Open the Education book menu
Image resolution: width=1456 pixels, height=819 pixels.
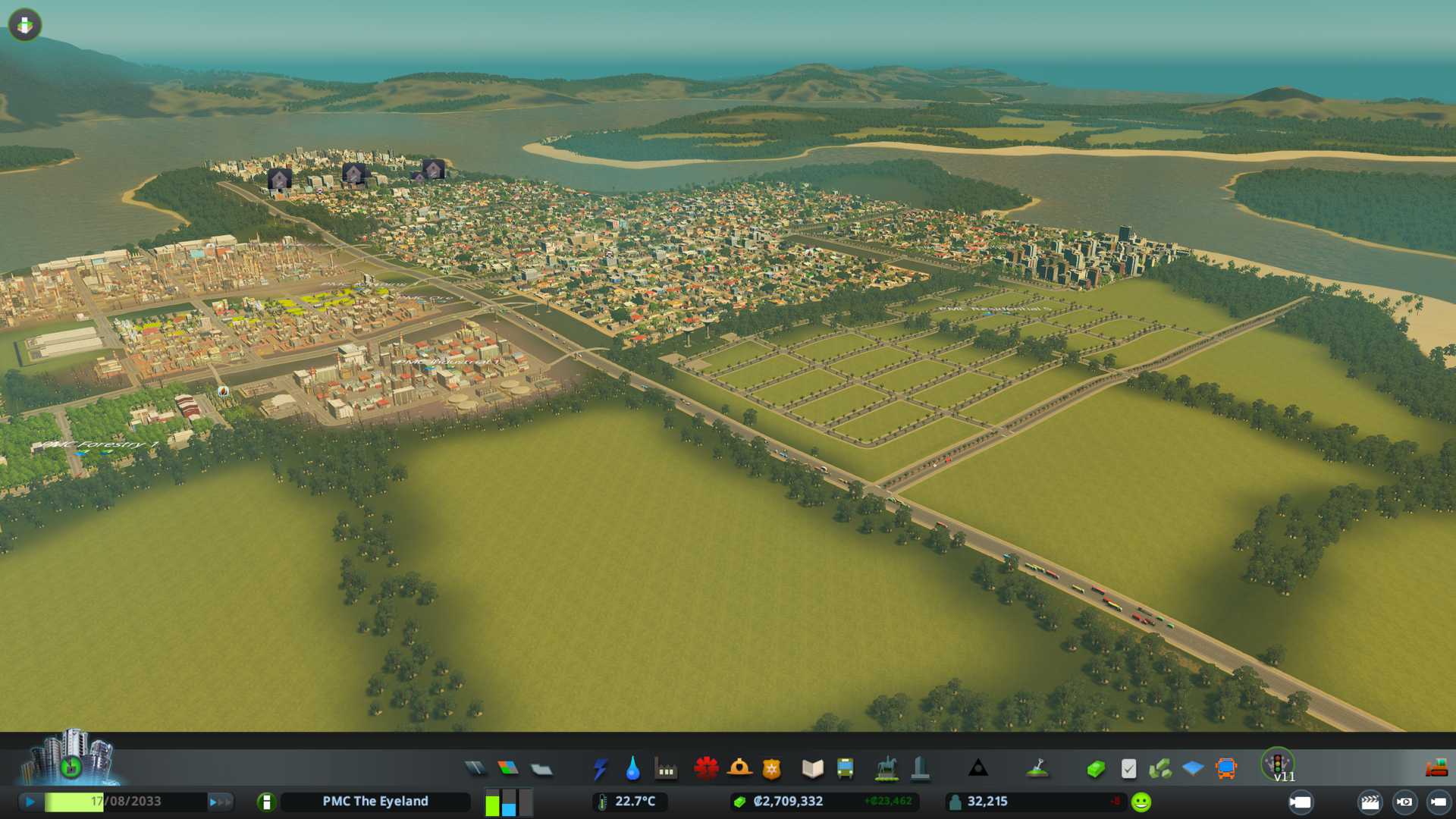click(812, 769)
